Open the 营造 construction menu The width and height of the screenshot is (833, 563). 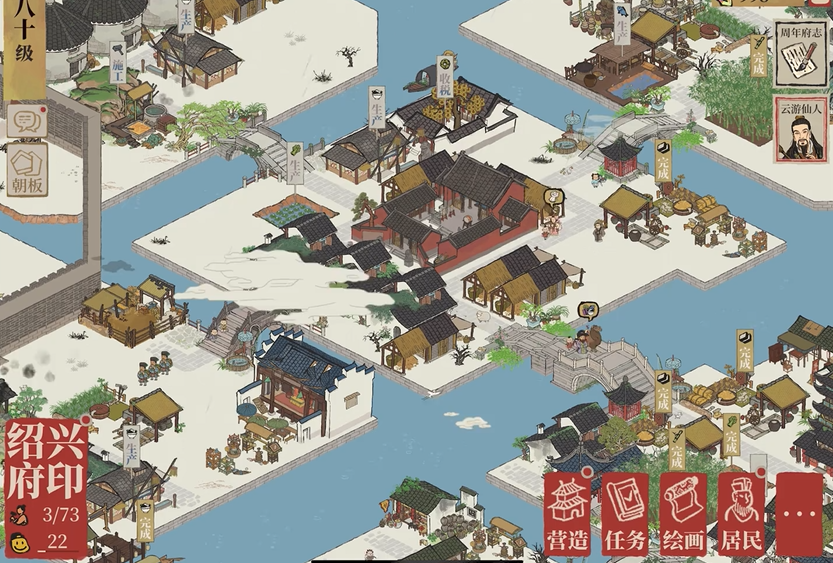[567, 513]
